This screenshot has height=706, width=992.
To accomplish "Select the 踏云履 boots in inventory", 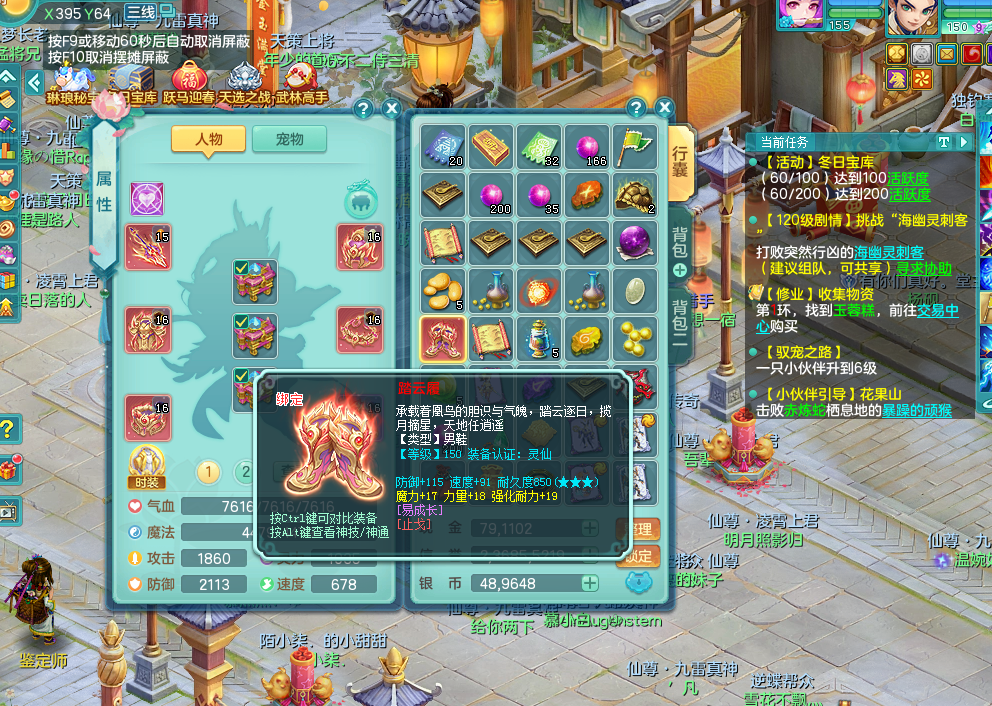I will (x=441, y=339).
